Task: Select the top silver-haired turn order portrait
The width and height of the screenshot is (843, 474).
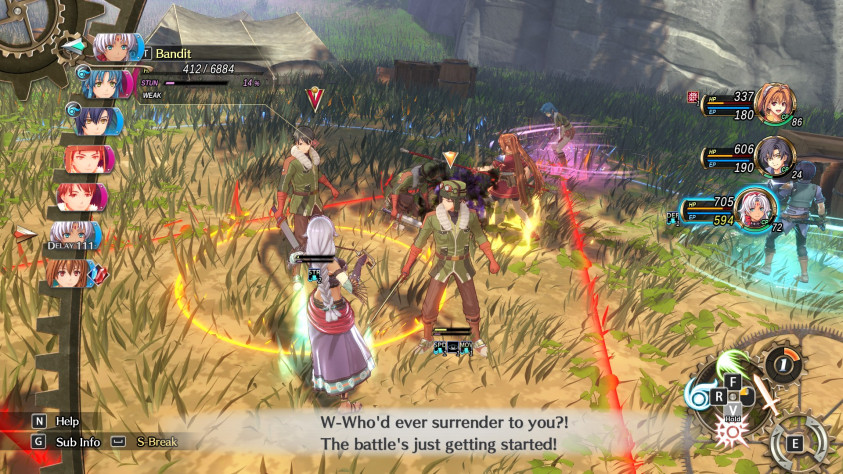Action: point(114,48)
